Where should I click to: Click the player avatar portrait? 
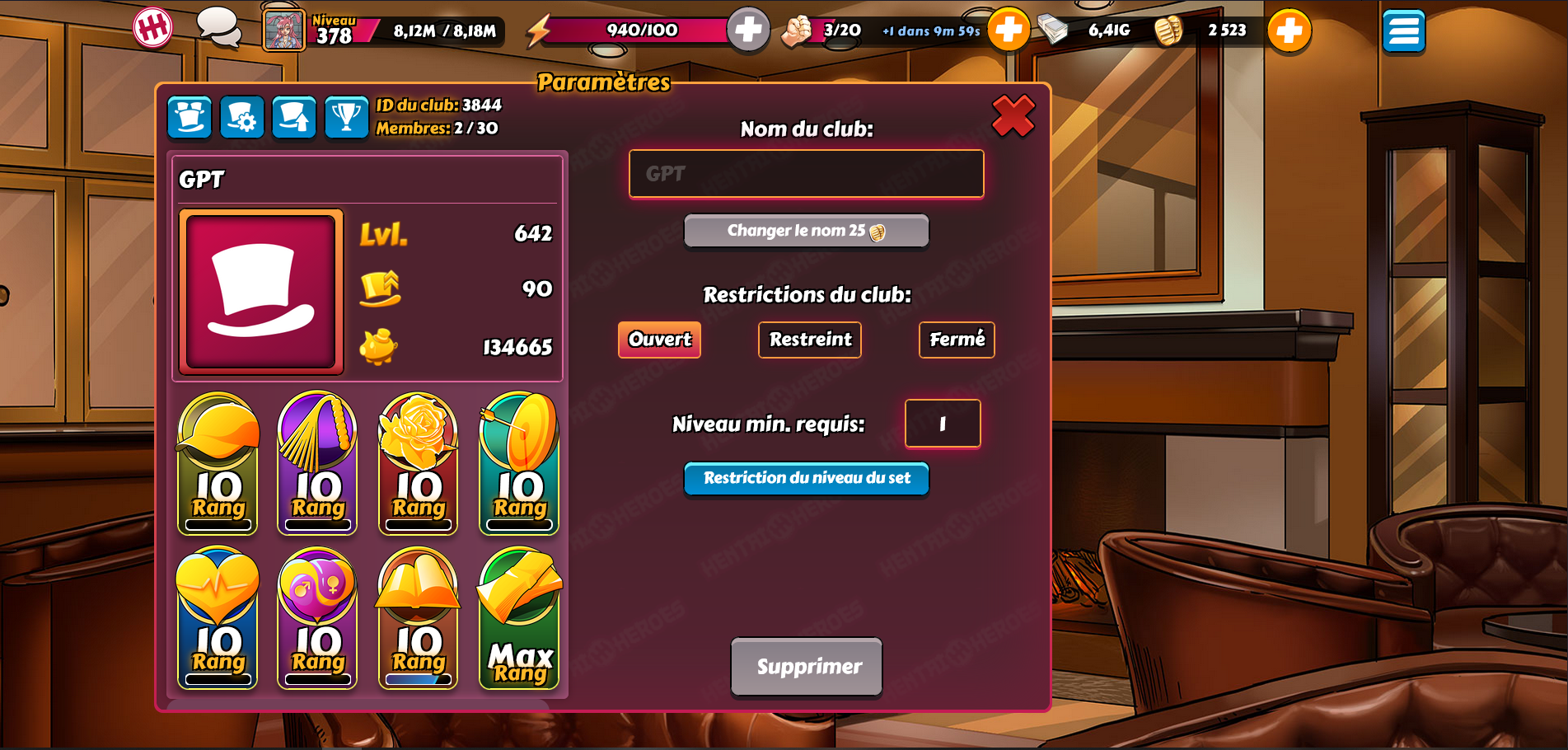click(x=283, y=31)
